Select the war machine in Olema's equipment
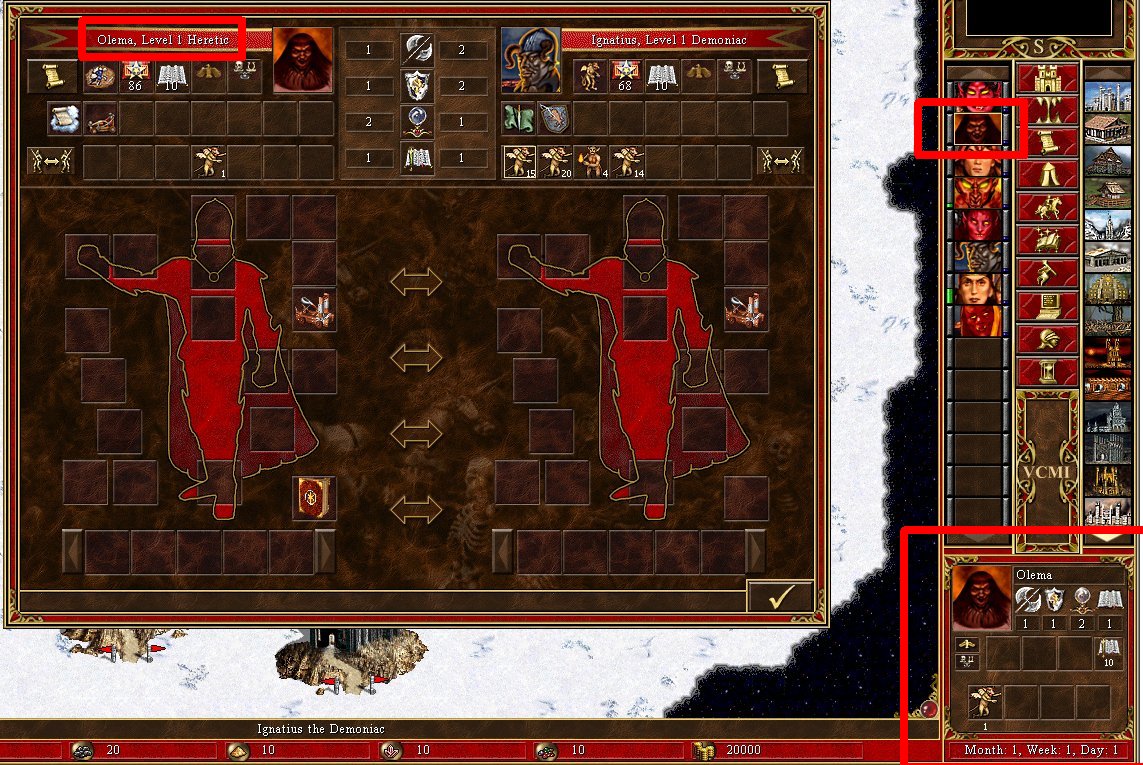Image resolution: width=1143 pixels, height=765 pixels. 312,311
